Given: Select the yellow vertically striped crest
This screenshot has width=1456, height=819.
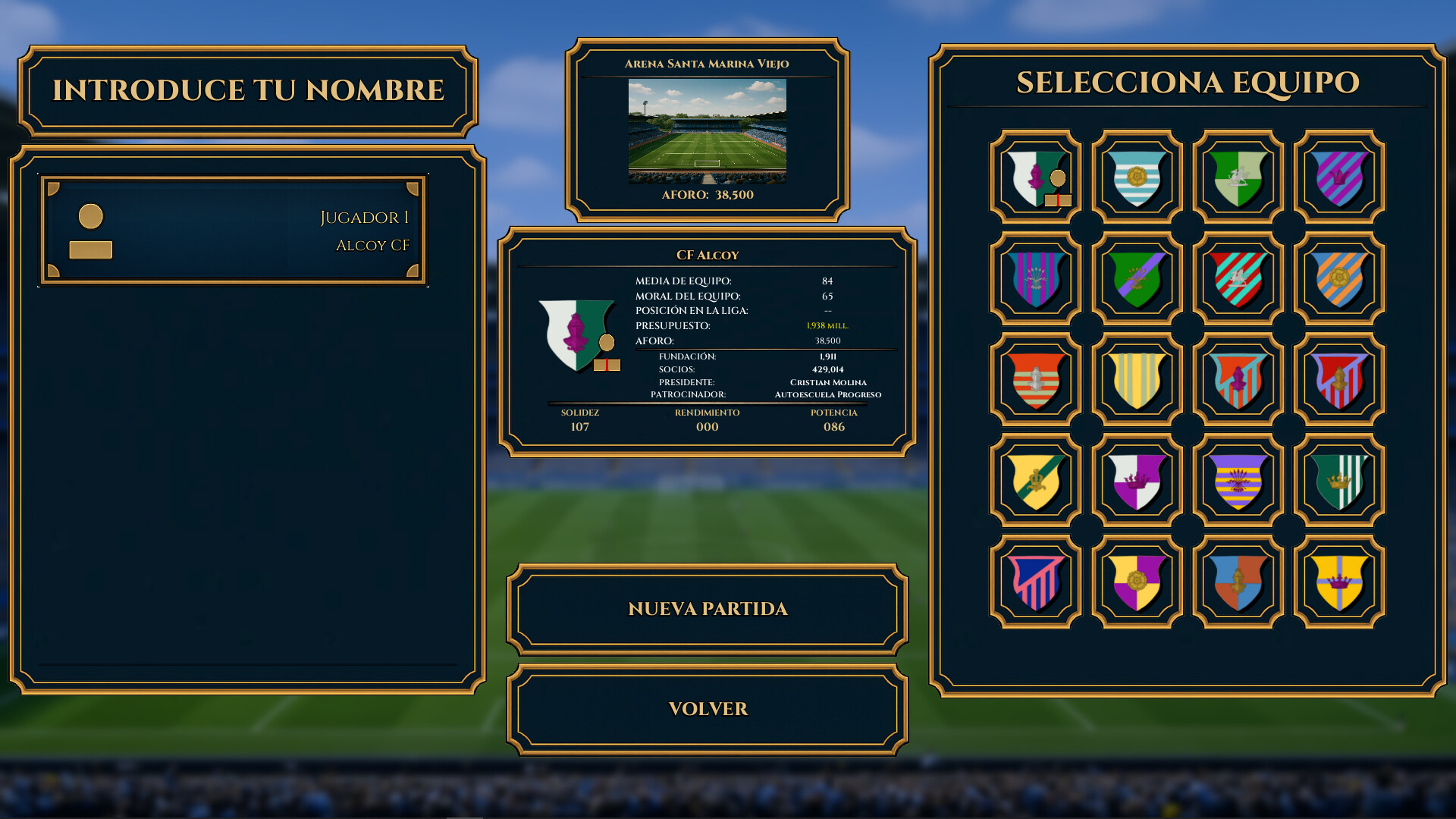Looking at the screenshot, I should point(1135,378).
